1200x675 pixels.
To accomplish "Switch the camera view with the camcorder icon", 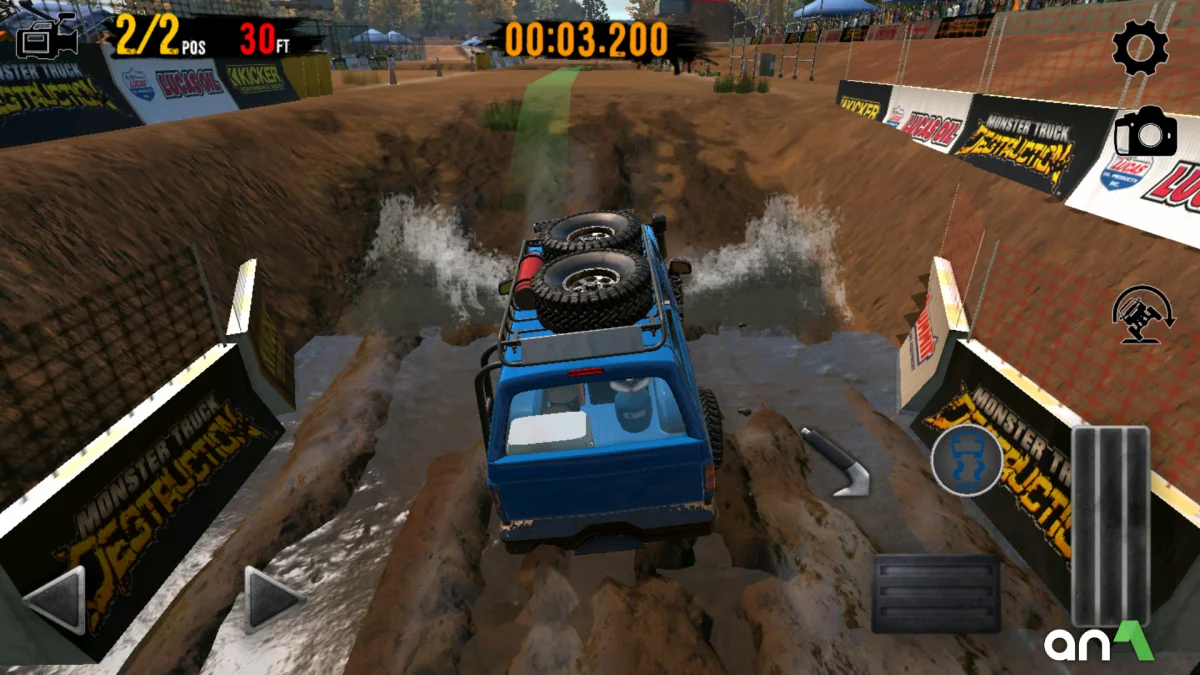I will [x=47, y=37].
